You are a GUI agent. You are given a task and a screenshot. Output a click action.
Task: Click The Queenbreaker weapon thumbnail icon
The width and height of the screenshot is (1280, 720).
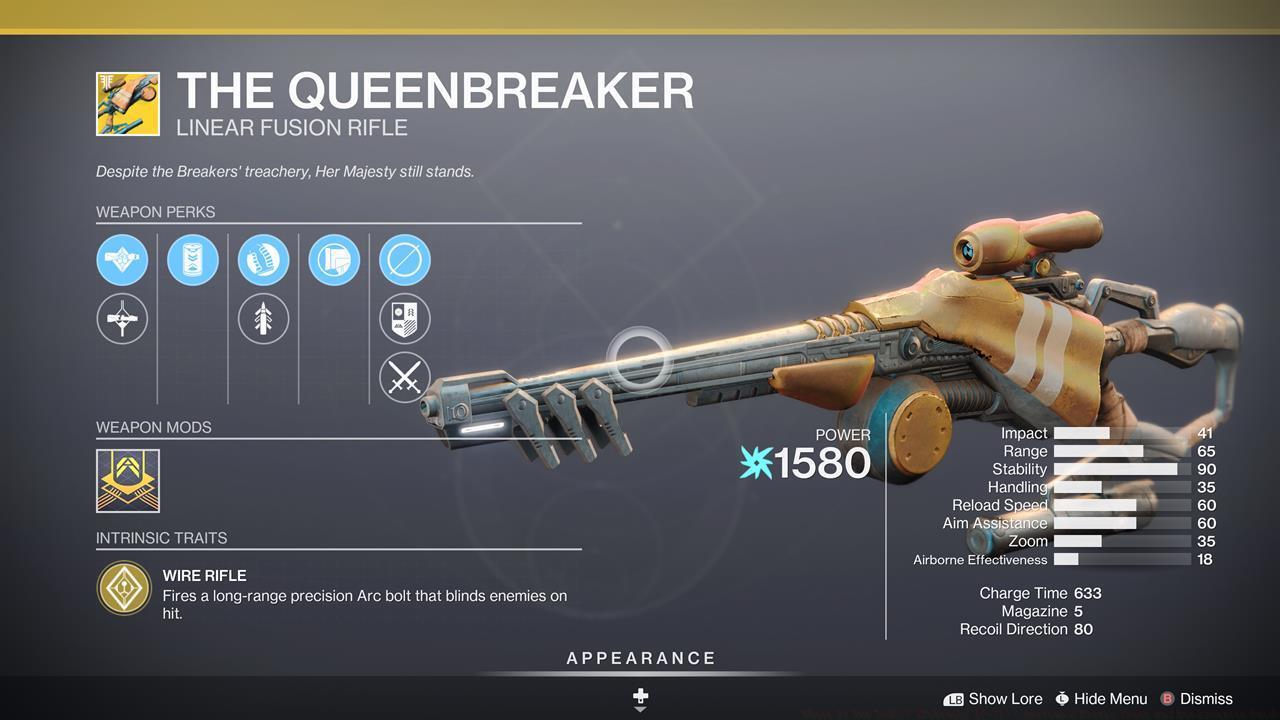pyautogui.click(x=128, y=104)
